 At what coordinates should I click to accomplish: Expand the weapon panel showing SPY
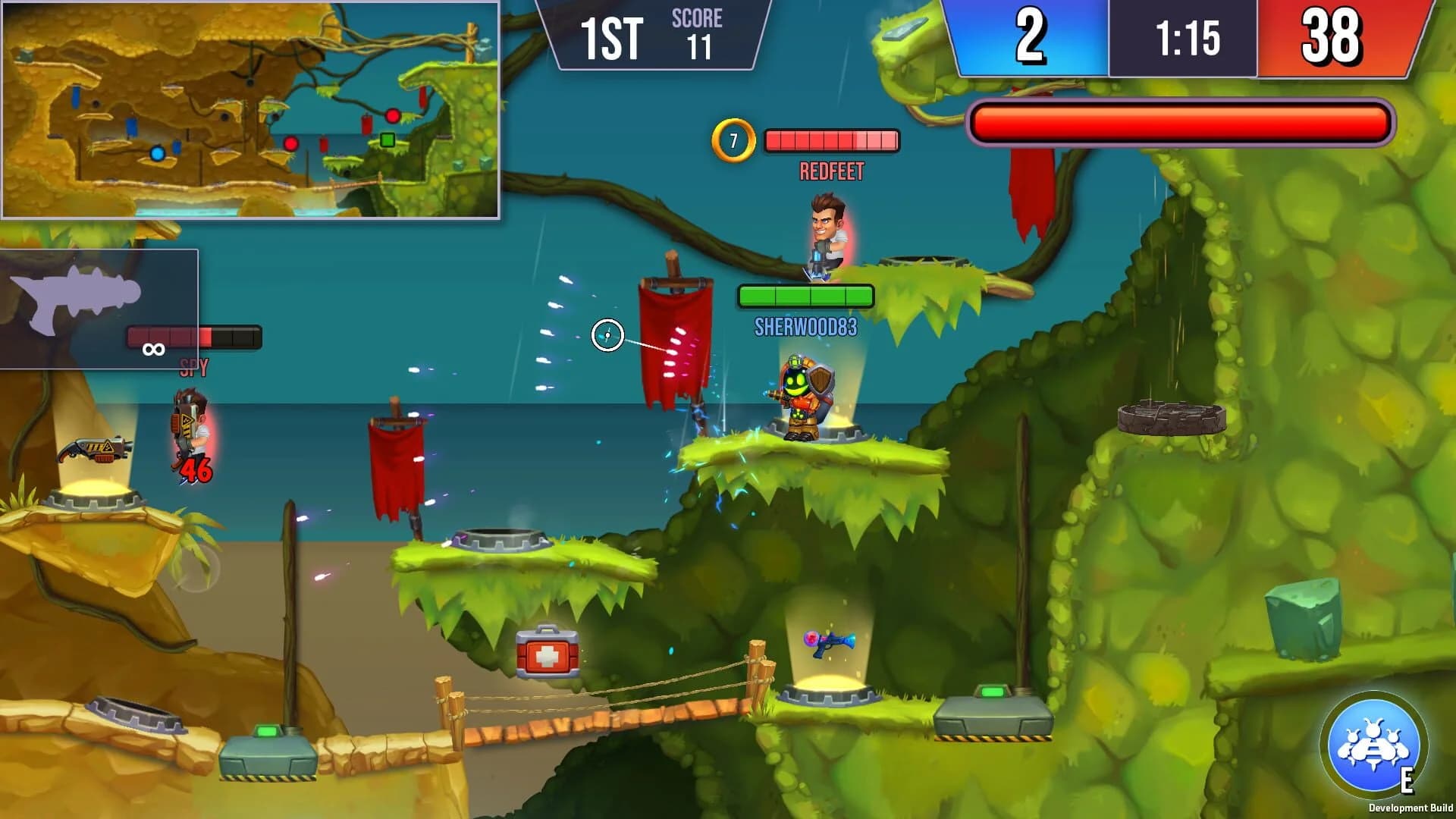tap(99, 311)
